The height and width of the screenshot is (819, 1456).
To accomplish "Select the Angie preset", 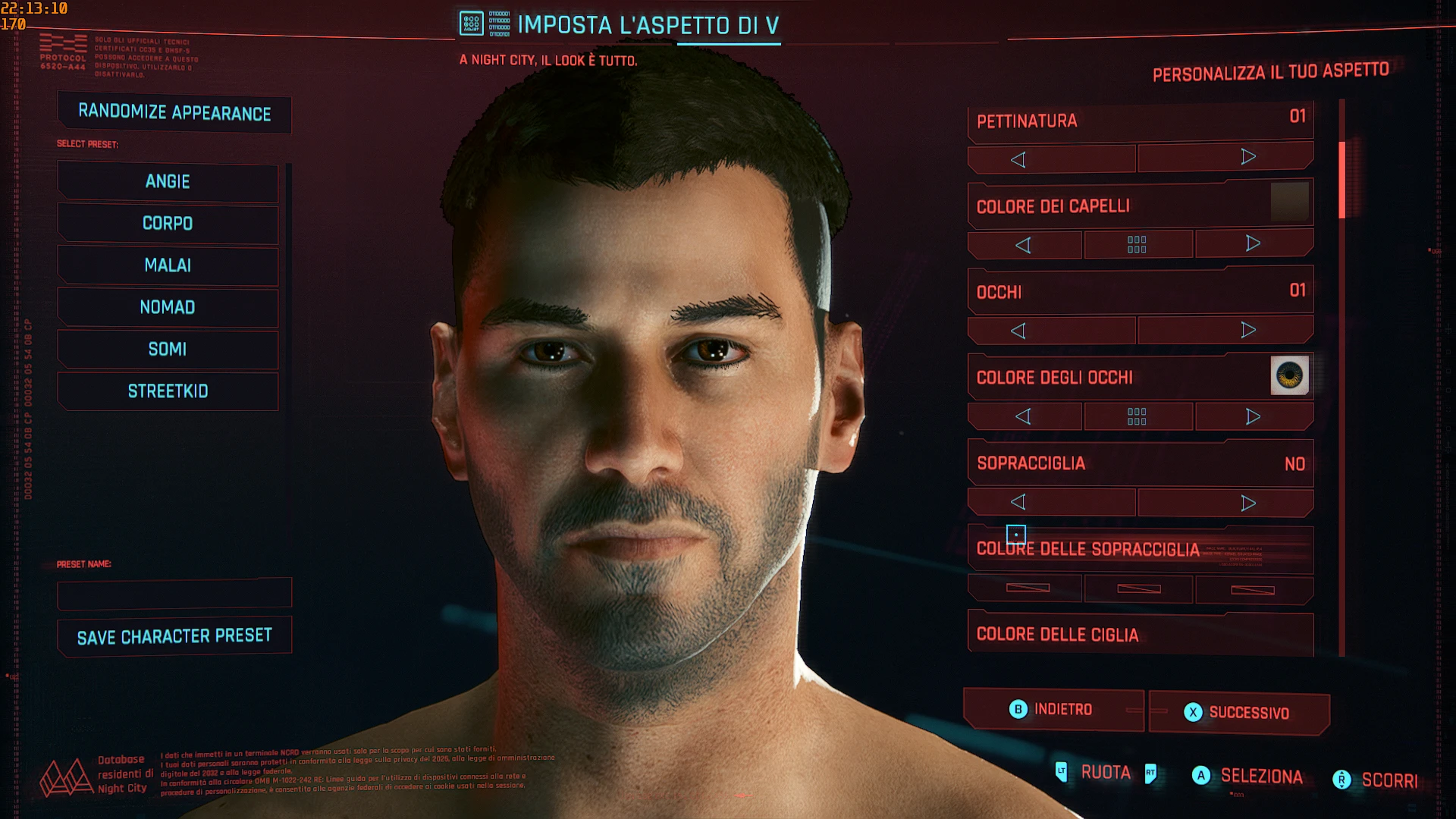I will pyautogui.click(x=168, y=182).
